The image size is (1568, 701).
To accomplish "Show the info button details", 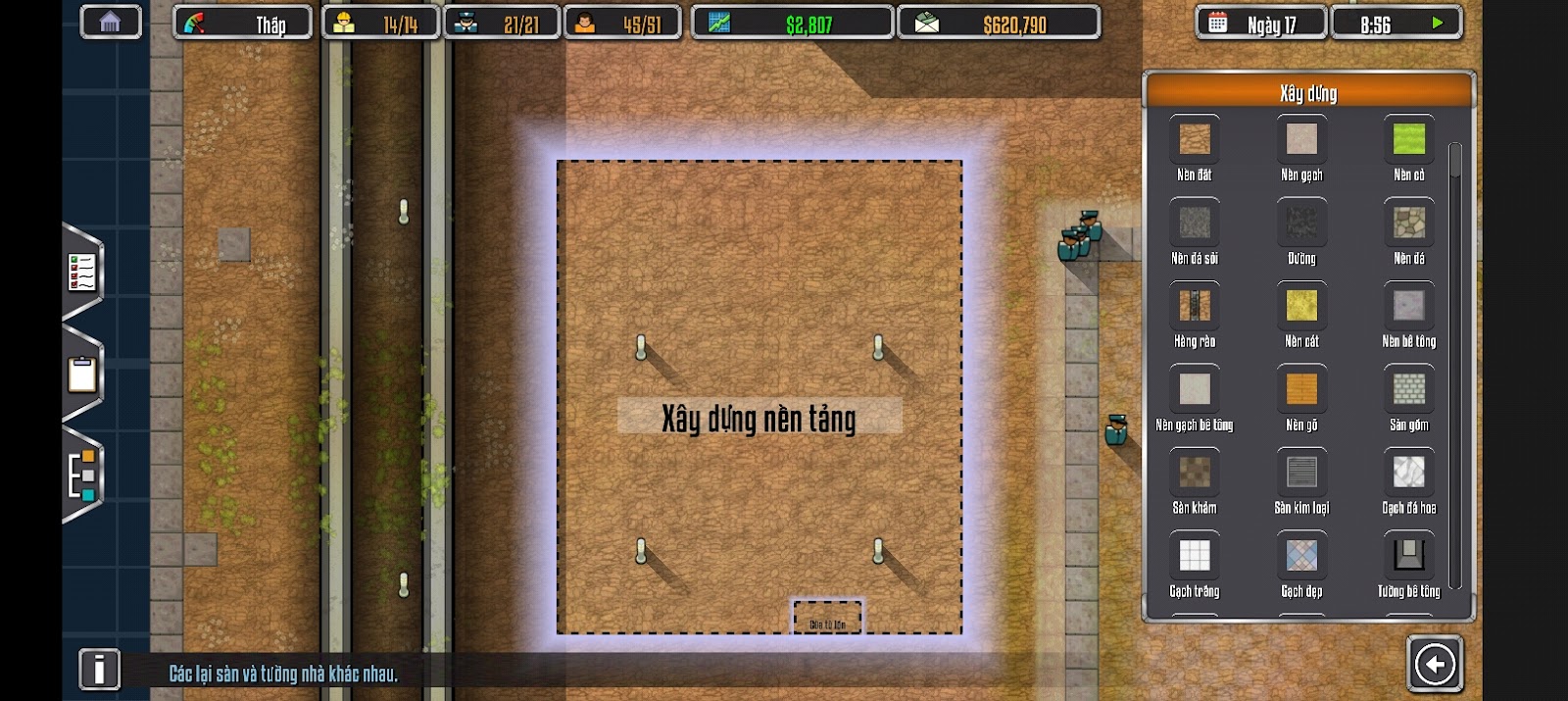I will coord(99,670).
